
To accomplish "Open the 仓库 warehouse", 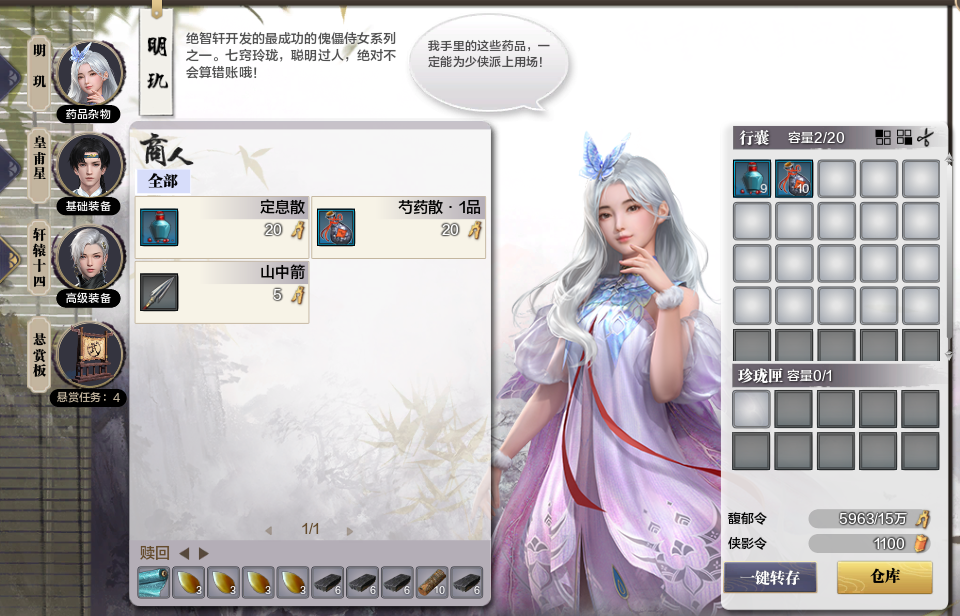I will 884,577.
